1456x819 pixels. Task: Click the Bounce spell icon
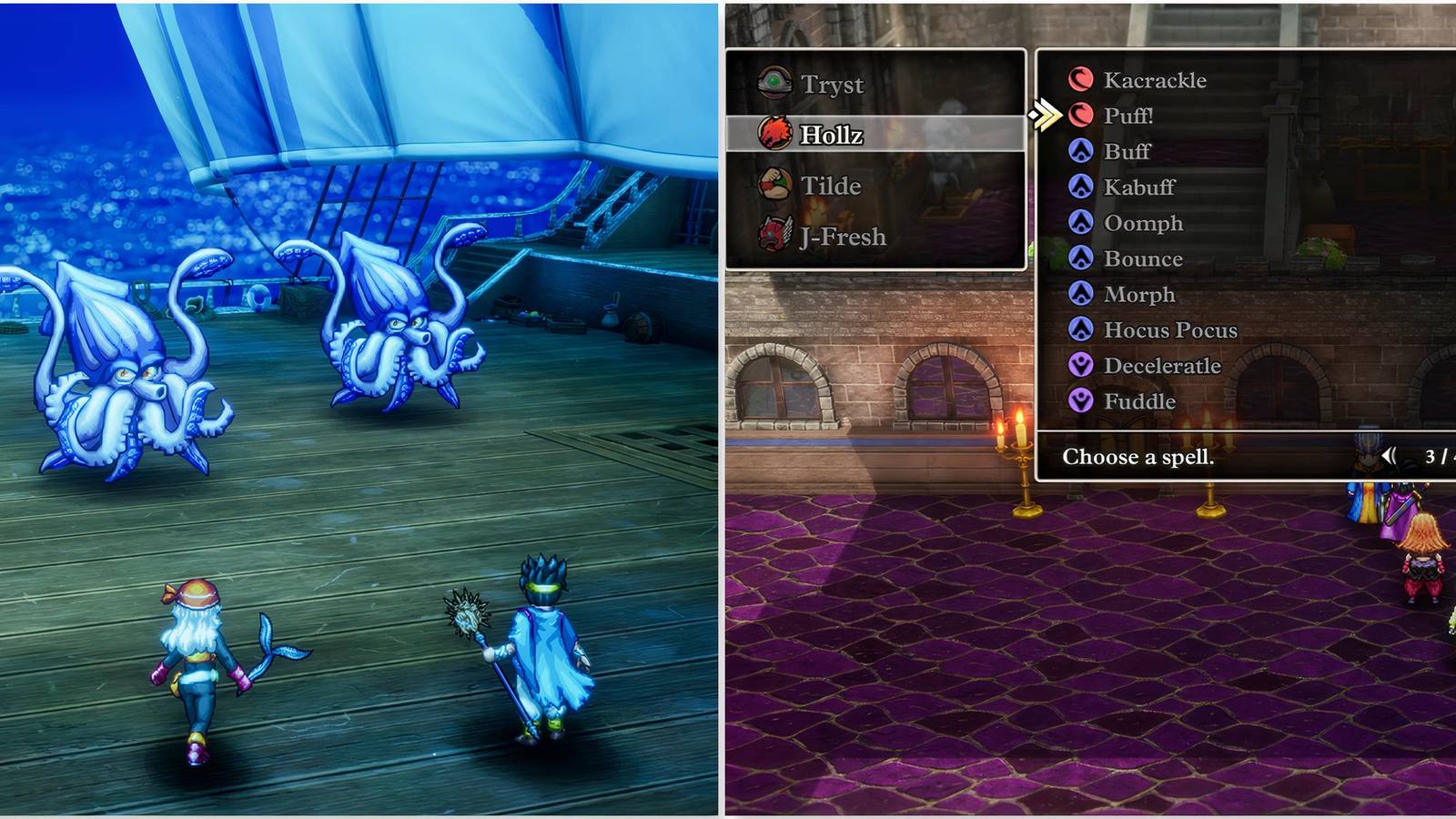click(x=1082, y=258)
